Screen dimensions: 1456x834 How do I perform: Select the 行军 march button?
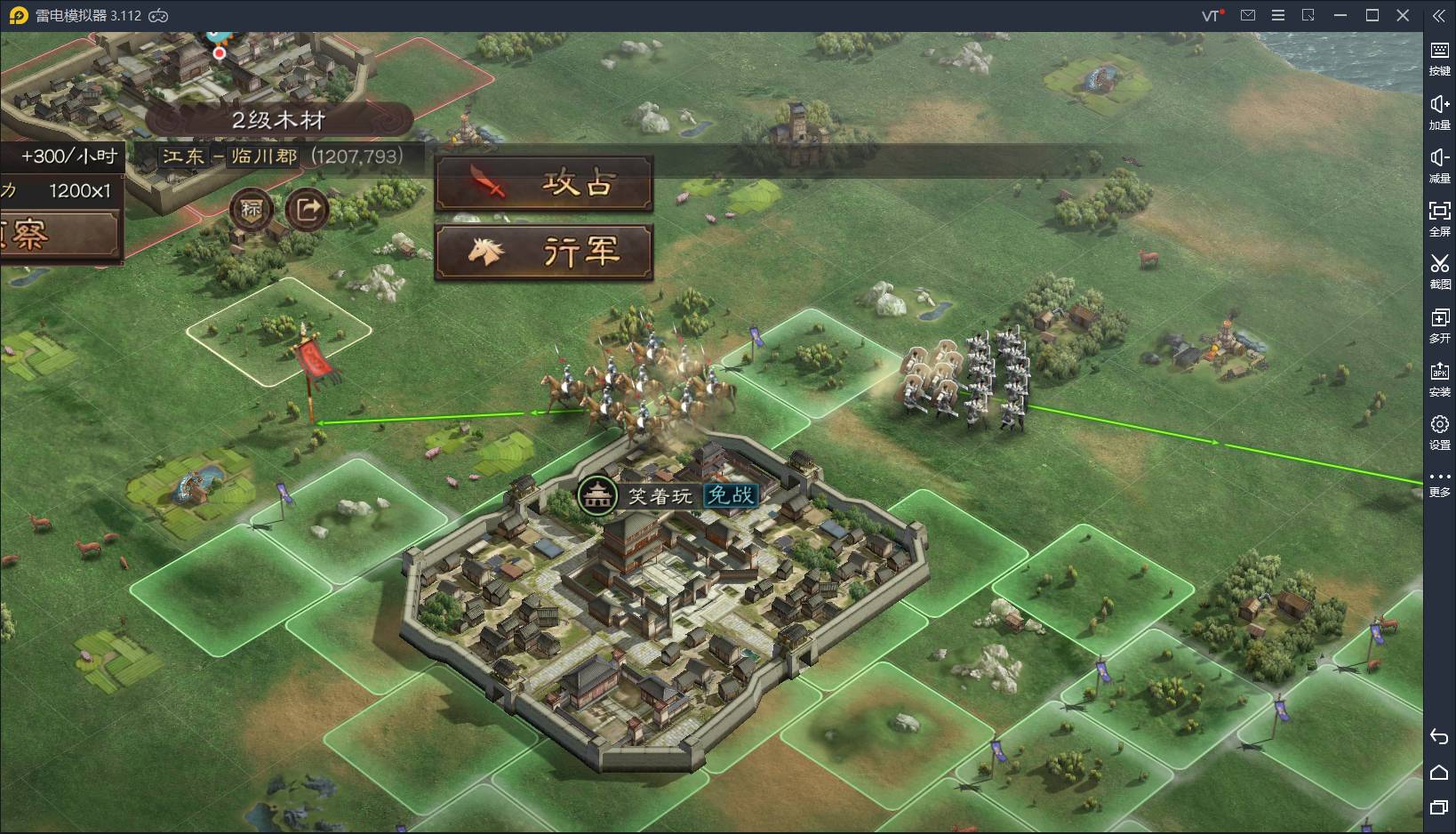[543, 253]
